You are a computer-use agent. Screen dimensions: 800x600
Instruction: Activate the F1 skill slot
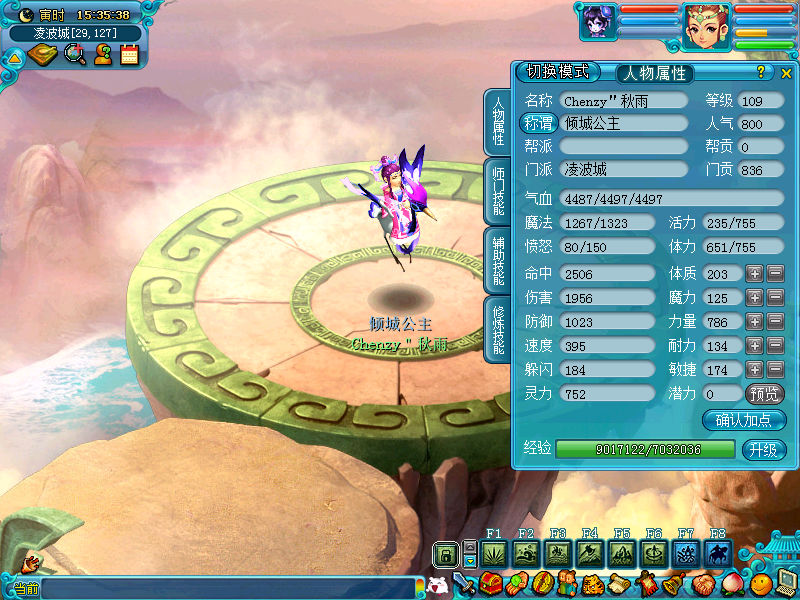pos(494,553)
